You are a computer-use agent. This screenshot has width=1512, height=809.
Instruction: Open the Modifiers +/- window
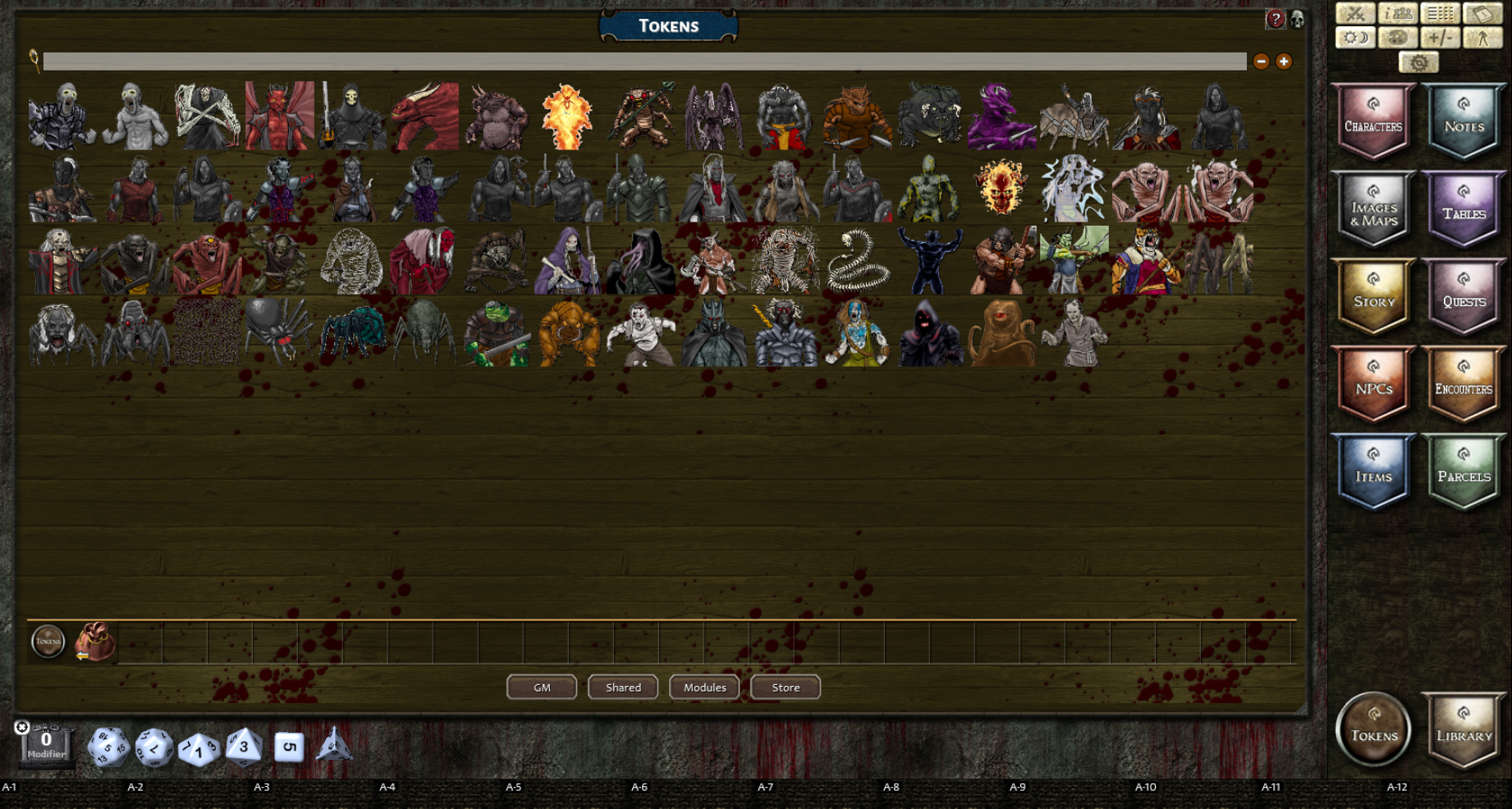1441,38
